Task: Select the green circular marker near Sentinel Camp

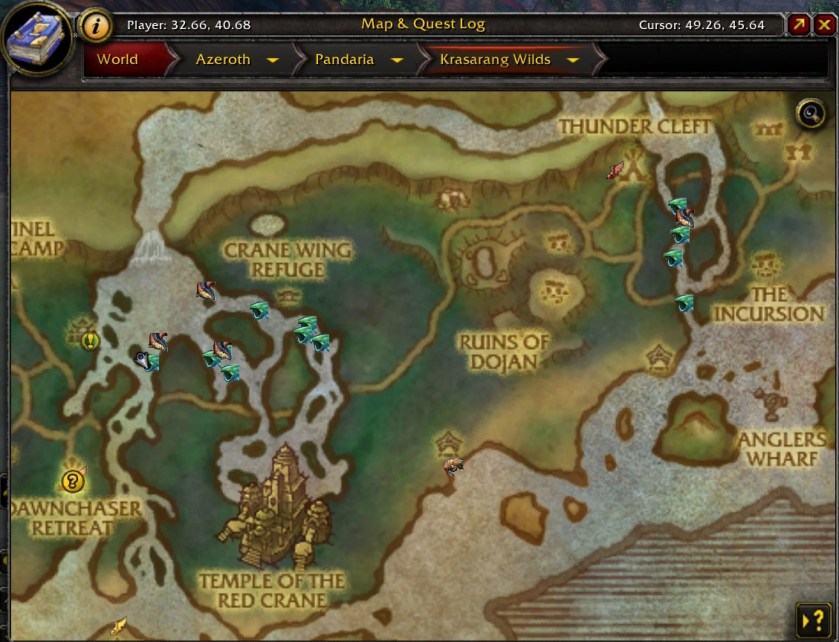Action: pos(90,340)
